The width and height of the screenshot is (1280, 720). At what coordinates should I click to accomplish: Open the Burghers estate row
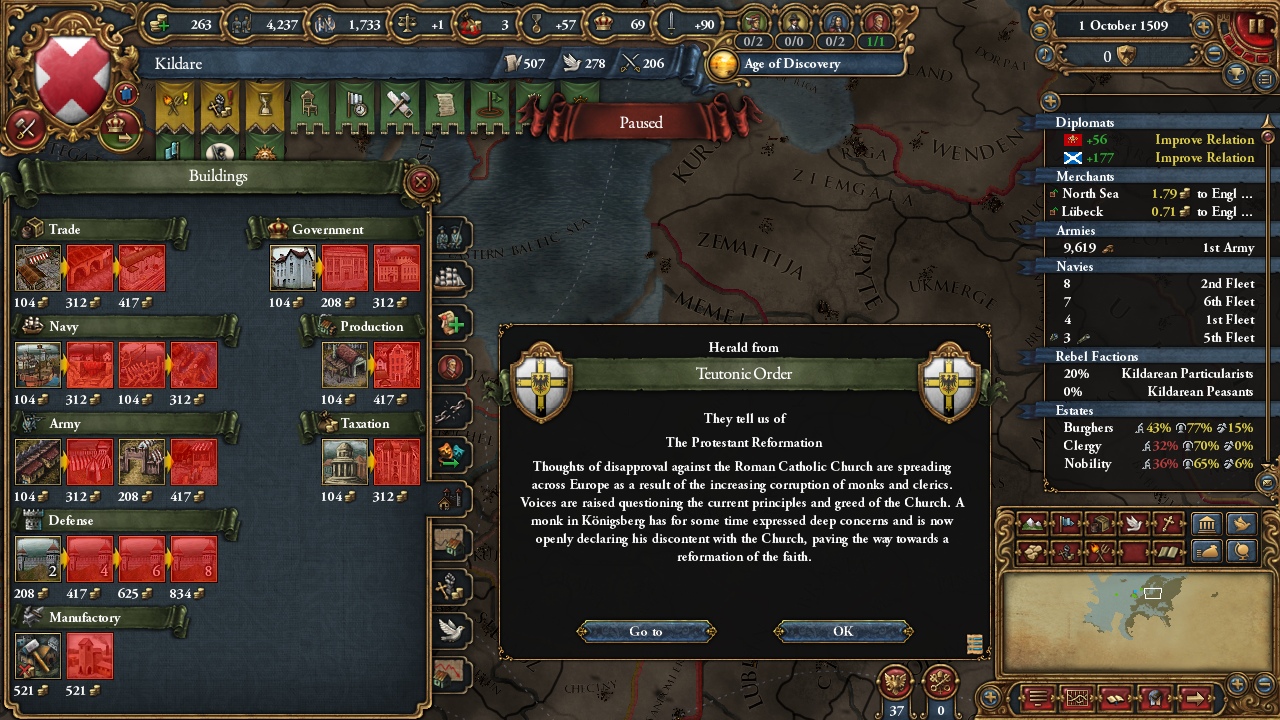pyautogui.click(x=1155, y=428)
